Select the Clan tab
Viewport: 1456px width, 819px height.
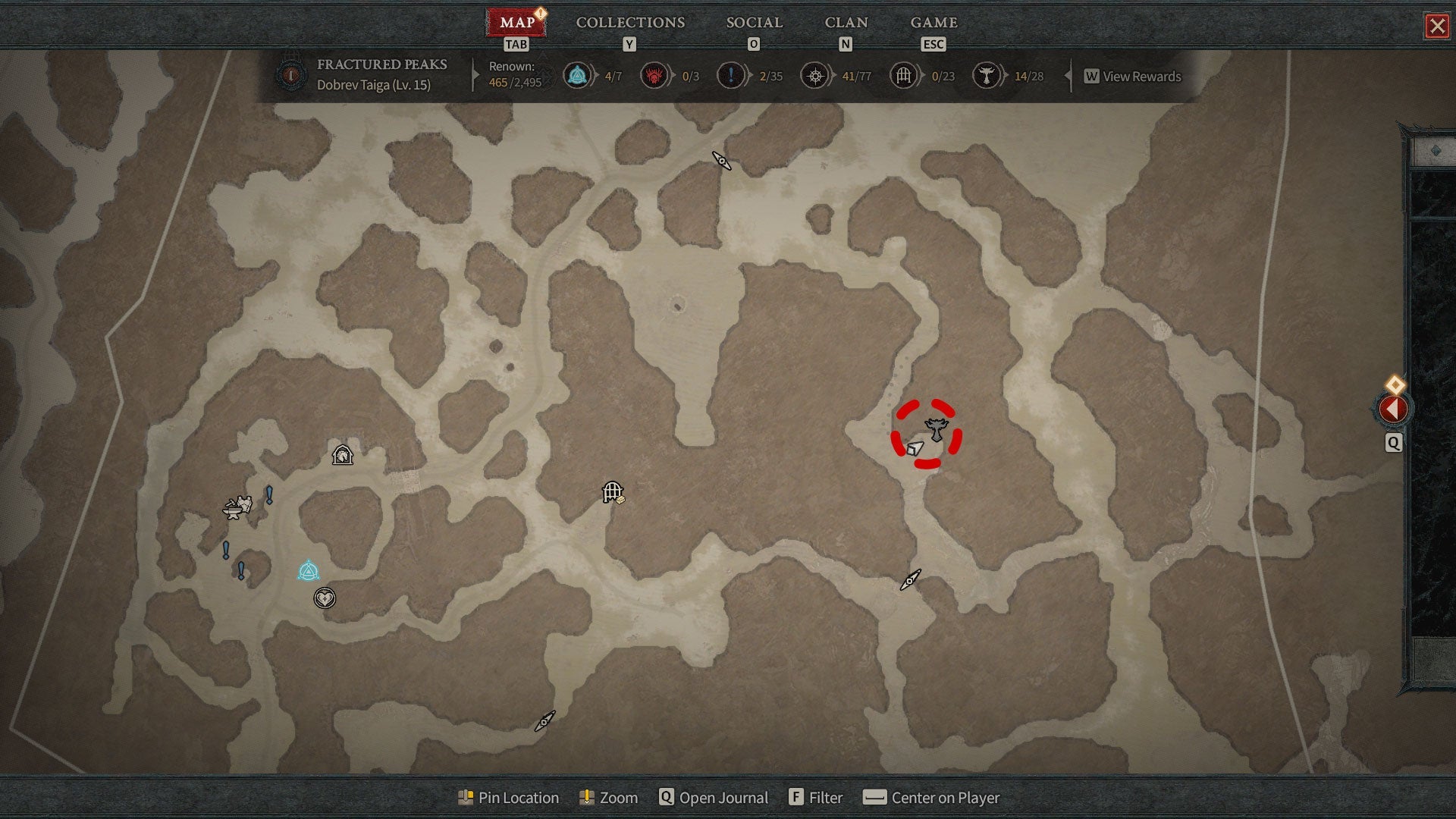[846, 23]
